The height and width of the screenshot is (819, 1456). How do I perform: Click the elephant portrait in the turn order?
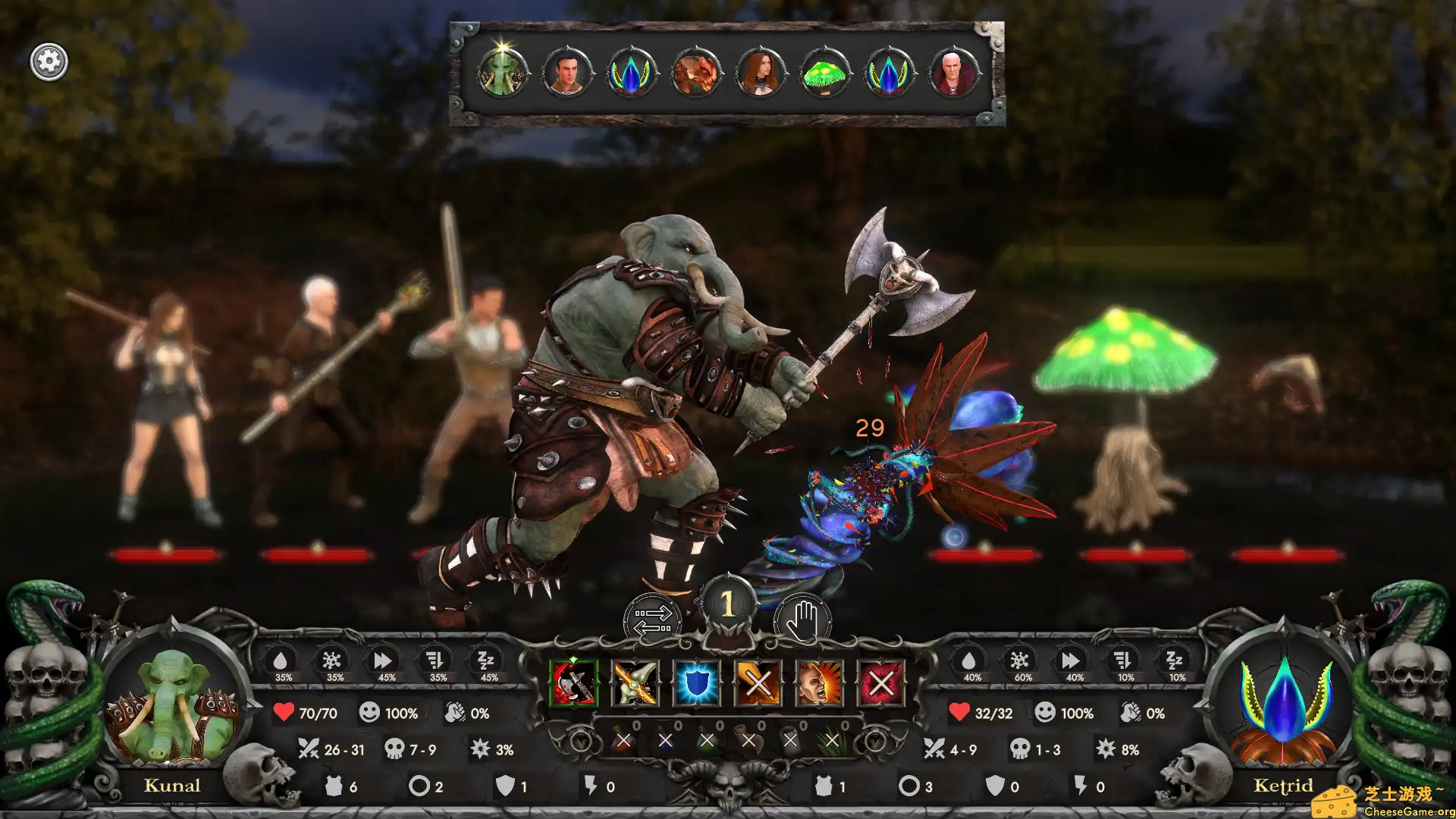pyautogui.click(x=502, y=74)
